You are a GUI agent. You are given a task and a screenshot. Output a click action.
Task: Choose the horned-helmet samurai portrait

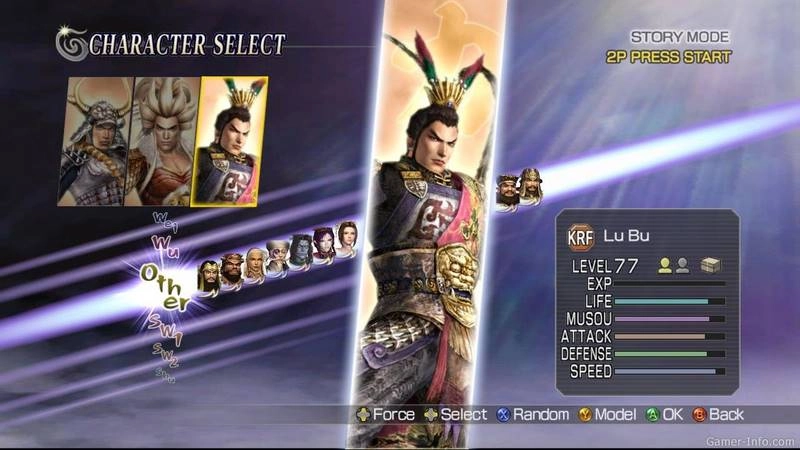pyautogui.click(x=98, y=142)
